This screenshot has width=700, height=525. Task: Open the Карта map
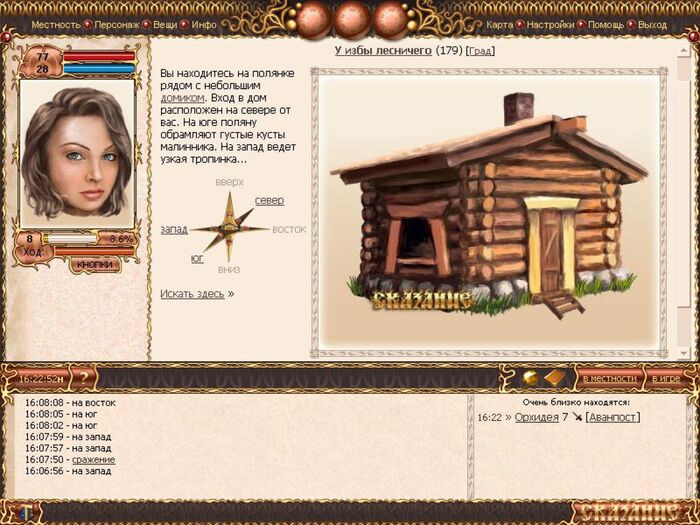coord(499,24)
